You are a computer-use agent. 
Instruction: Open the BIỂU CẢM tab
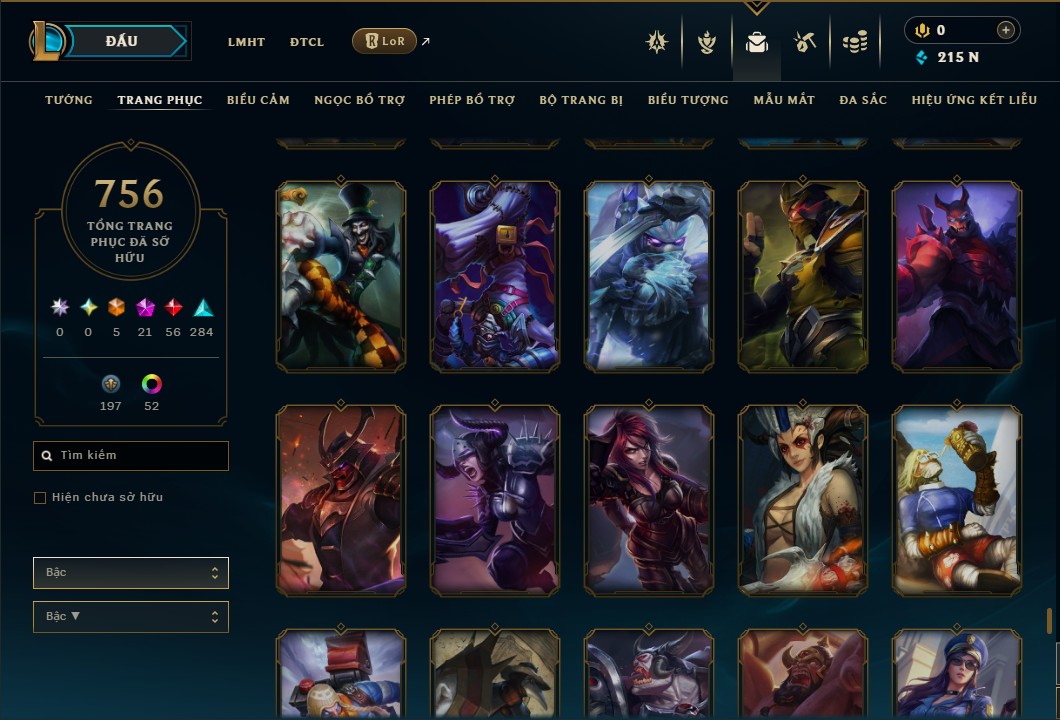258,100
